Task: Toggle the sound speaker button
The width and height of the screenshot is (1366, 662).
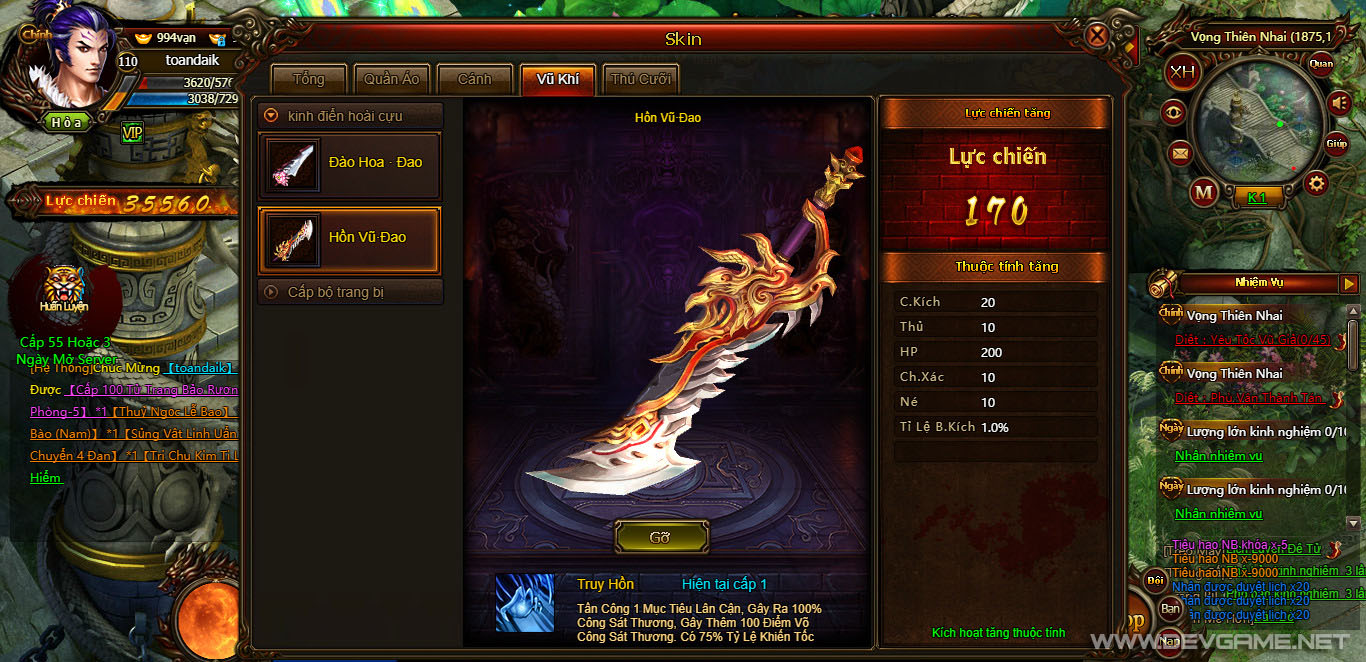Action: [1339, 102]
